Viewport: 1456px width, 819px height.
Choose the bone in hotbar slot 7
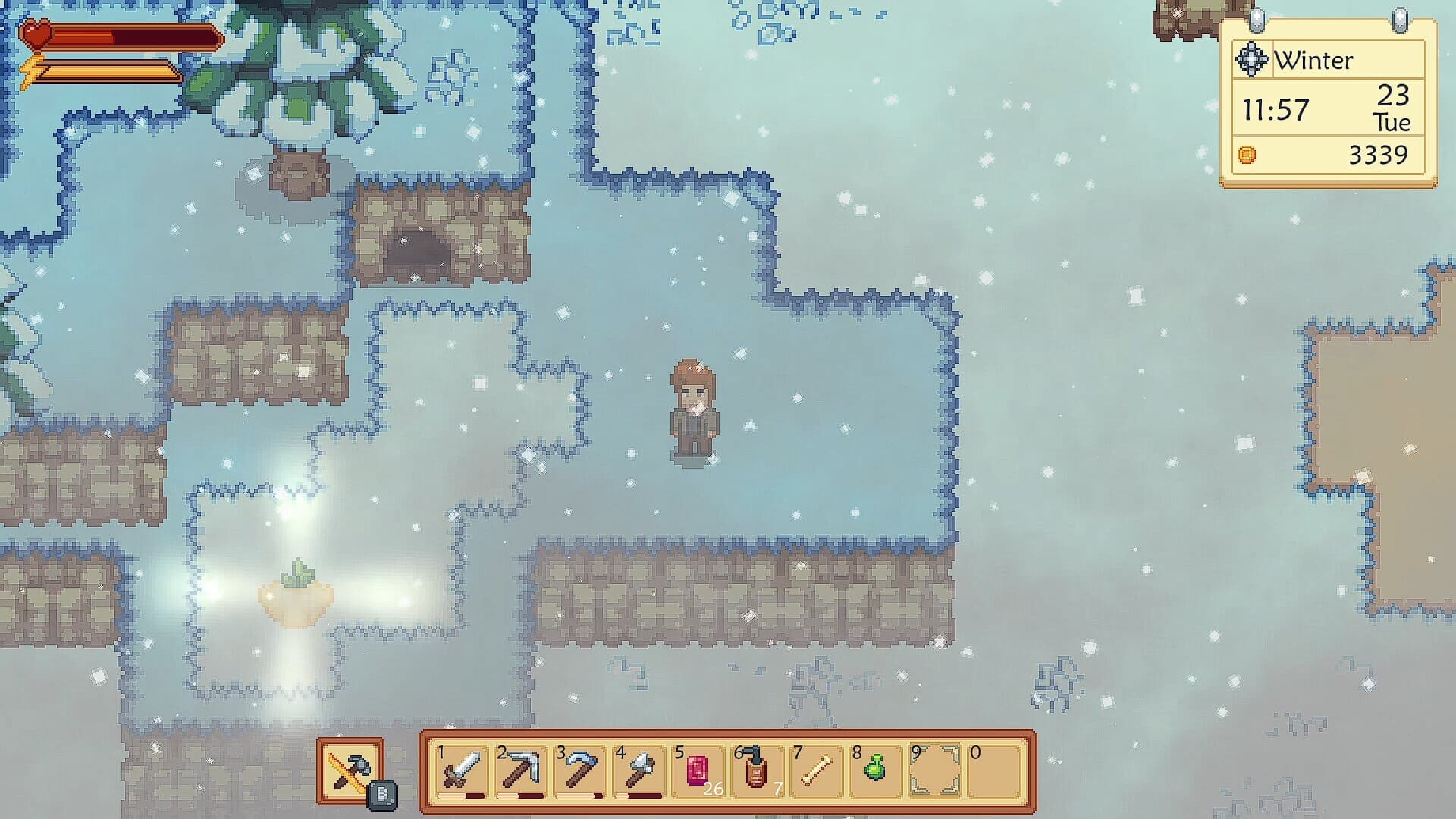816,771
